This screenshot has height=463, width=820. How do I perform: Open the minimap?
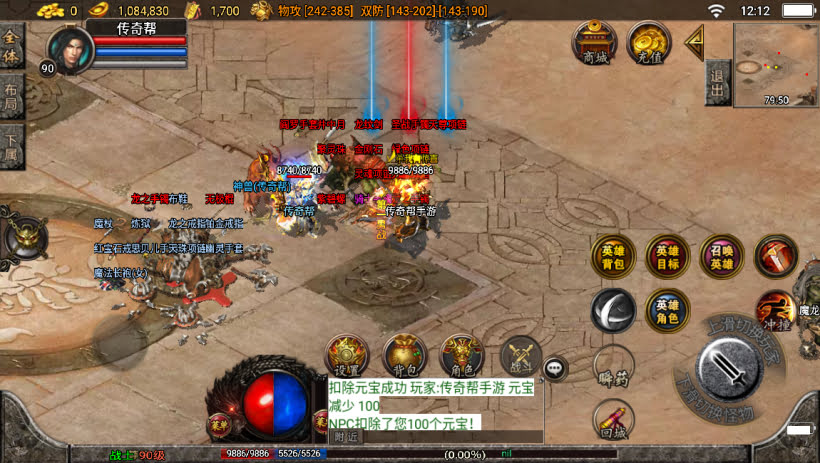click(x=775, y=63)
